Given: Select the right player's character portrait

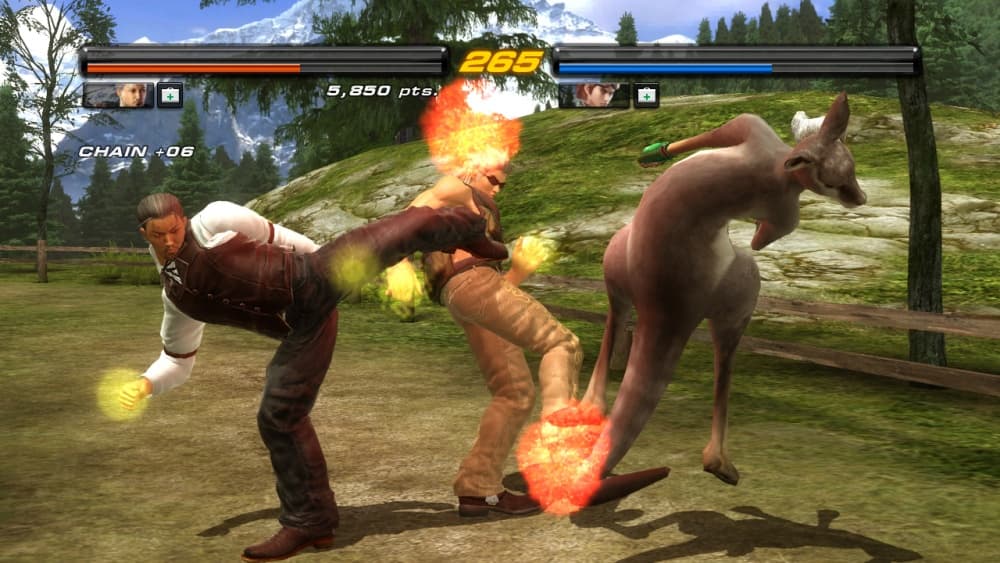Looking at the screenshot, I should [594, 95].
